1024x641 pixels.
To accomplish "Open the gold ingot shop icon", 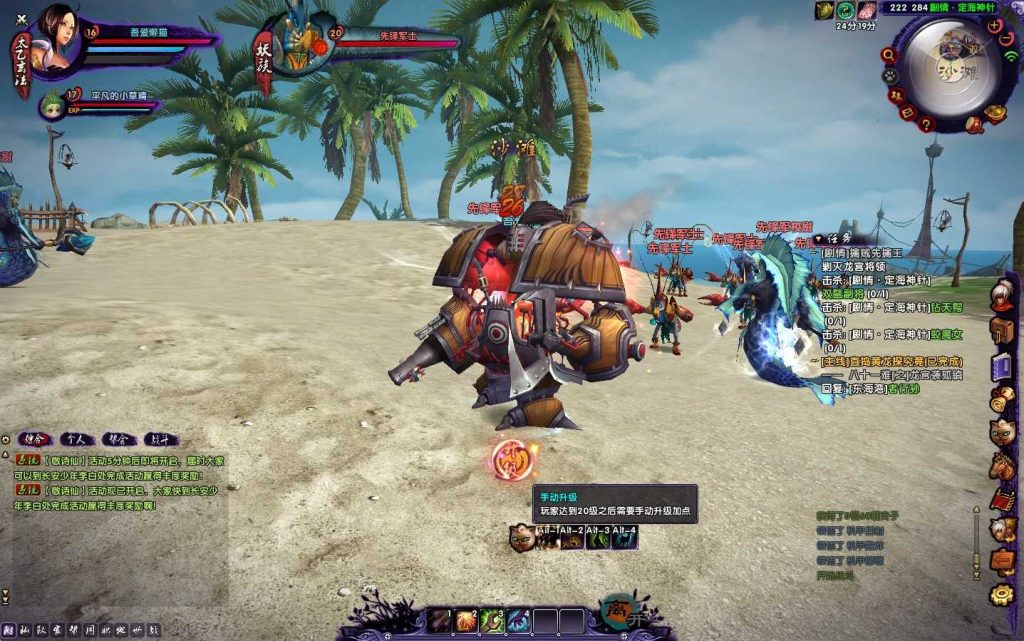I will [995, 113].
